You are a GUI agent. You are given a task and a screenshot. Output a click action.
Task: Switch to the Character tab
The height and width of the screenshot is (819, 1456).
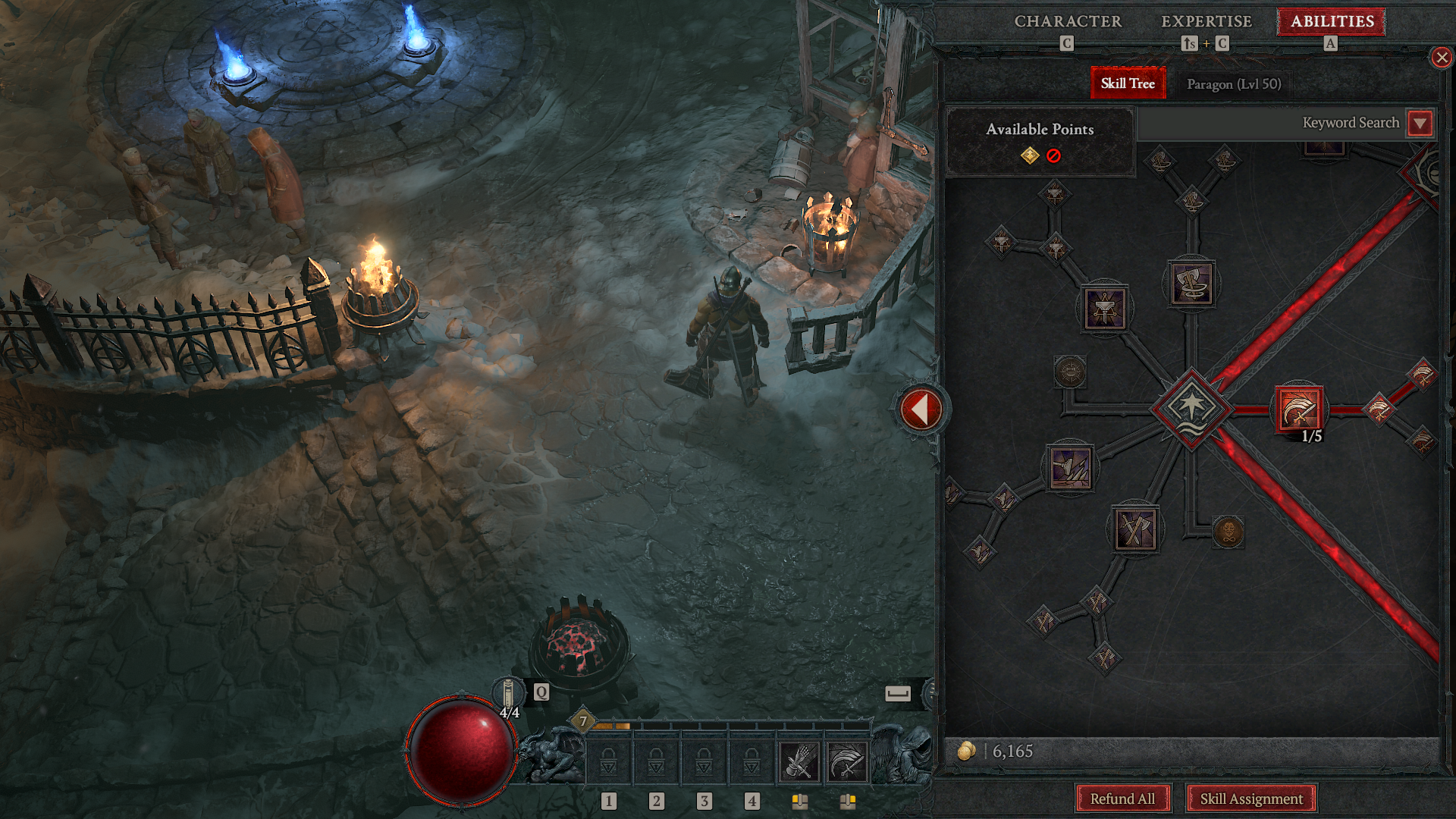click(1068, 21)
